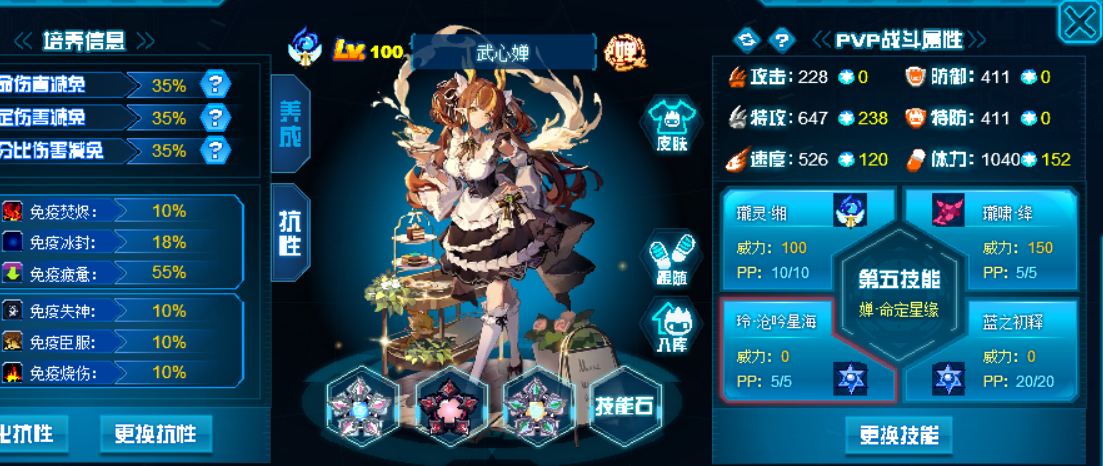Open the 第五技能 hexagon

[899, 290]
